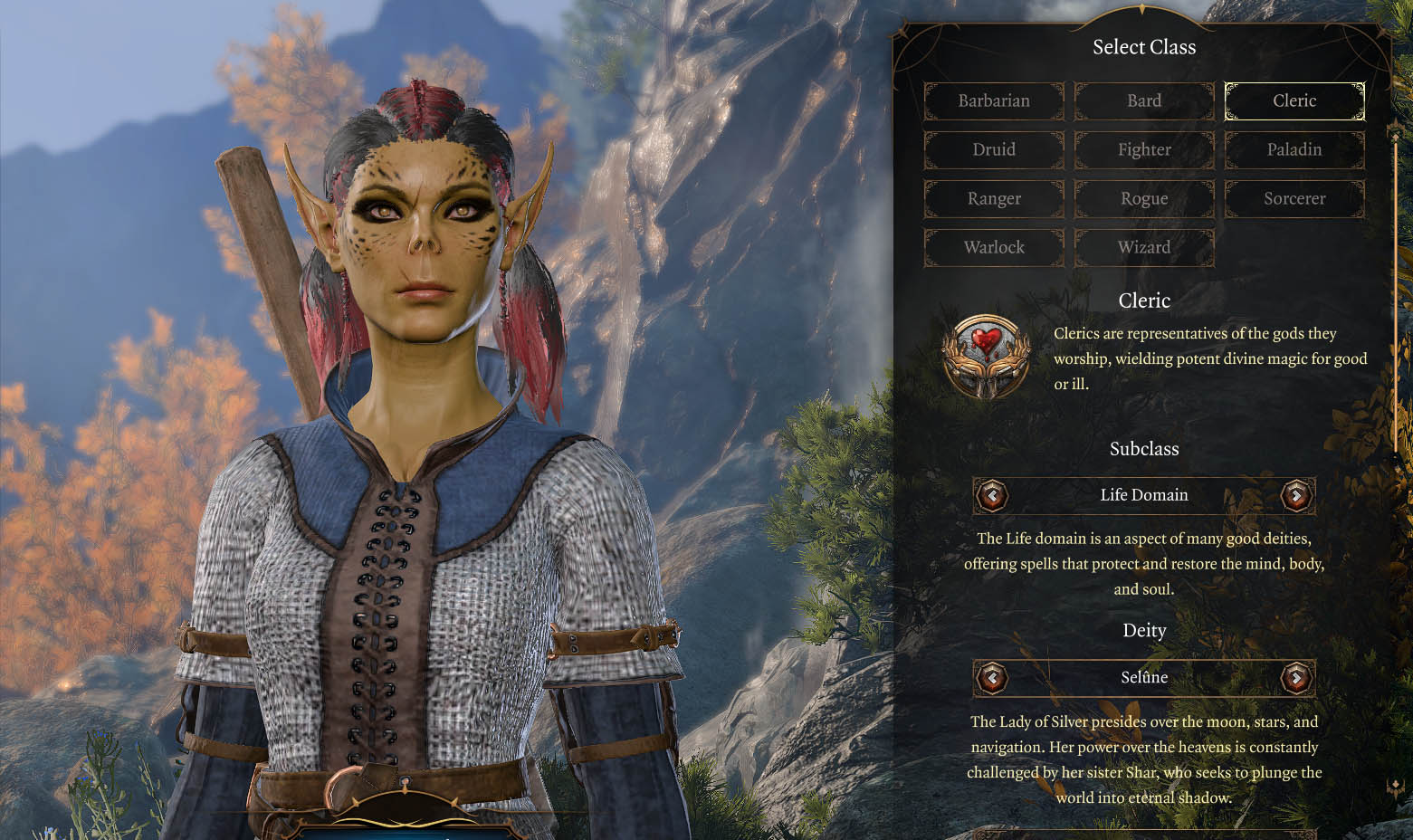Select the Barbarian class
Viewport: 1413px width, 840px height.
(994, 100)
